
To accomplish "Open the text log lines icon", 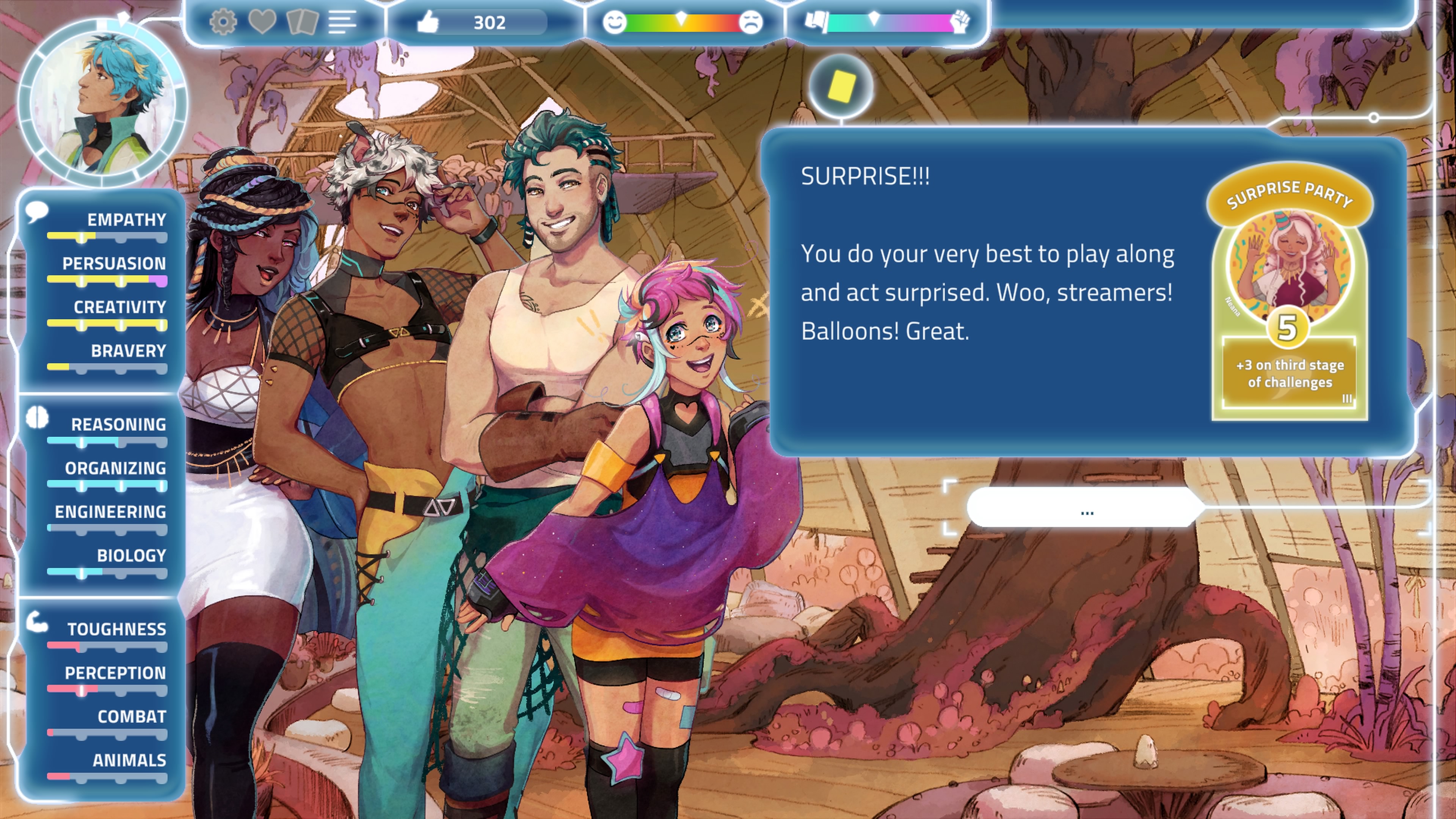I will pyautogui.click(x=342, y=23).
